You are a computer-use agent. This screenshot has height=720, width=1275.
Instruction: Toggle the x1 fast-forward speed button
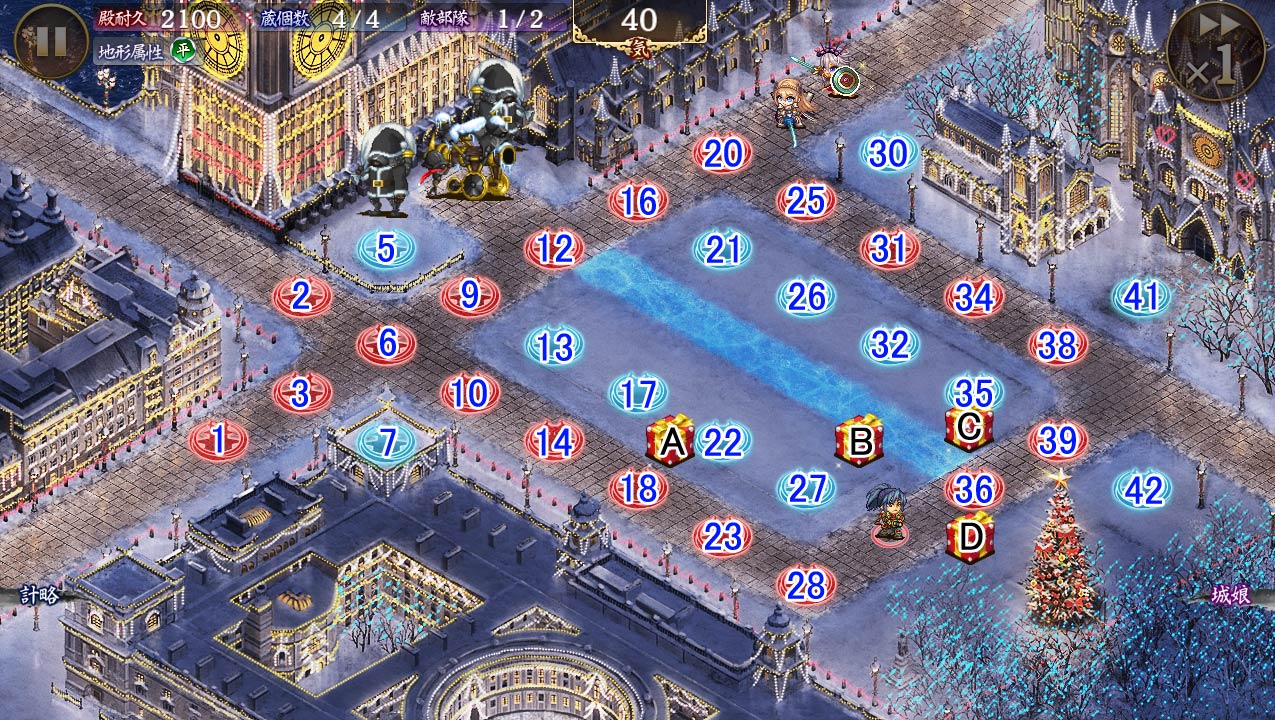pyautogui.click(x=1213, y=51)
